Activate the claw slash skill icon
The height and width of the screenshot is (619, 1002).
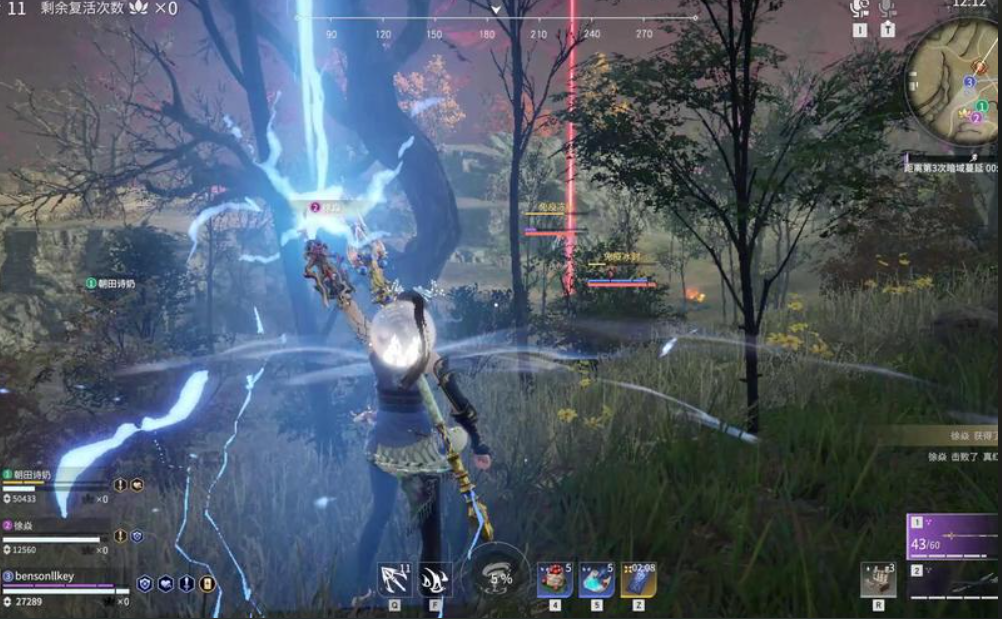click(435, 580)
